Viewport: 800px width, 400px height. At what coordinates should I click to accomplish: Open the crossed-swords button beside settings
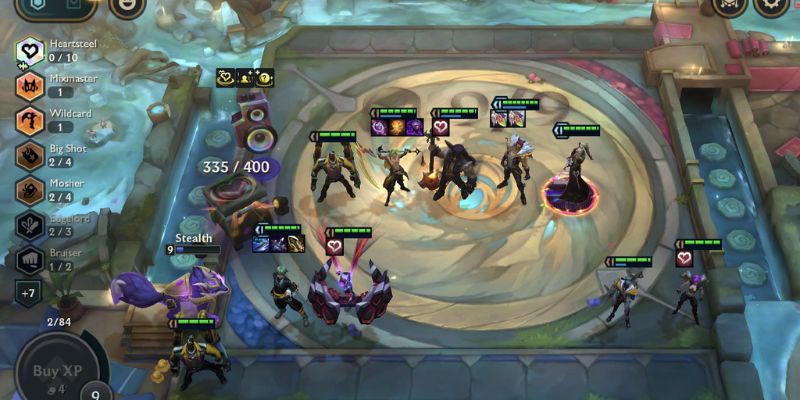tap(728, 5)
